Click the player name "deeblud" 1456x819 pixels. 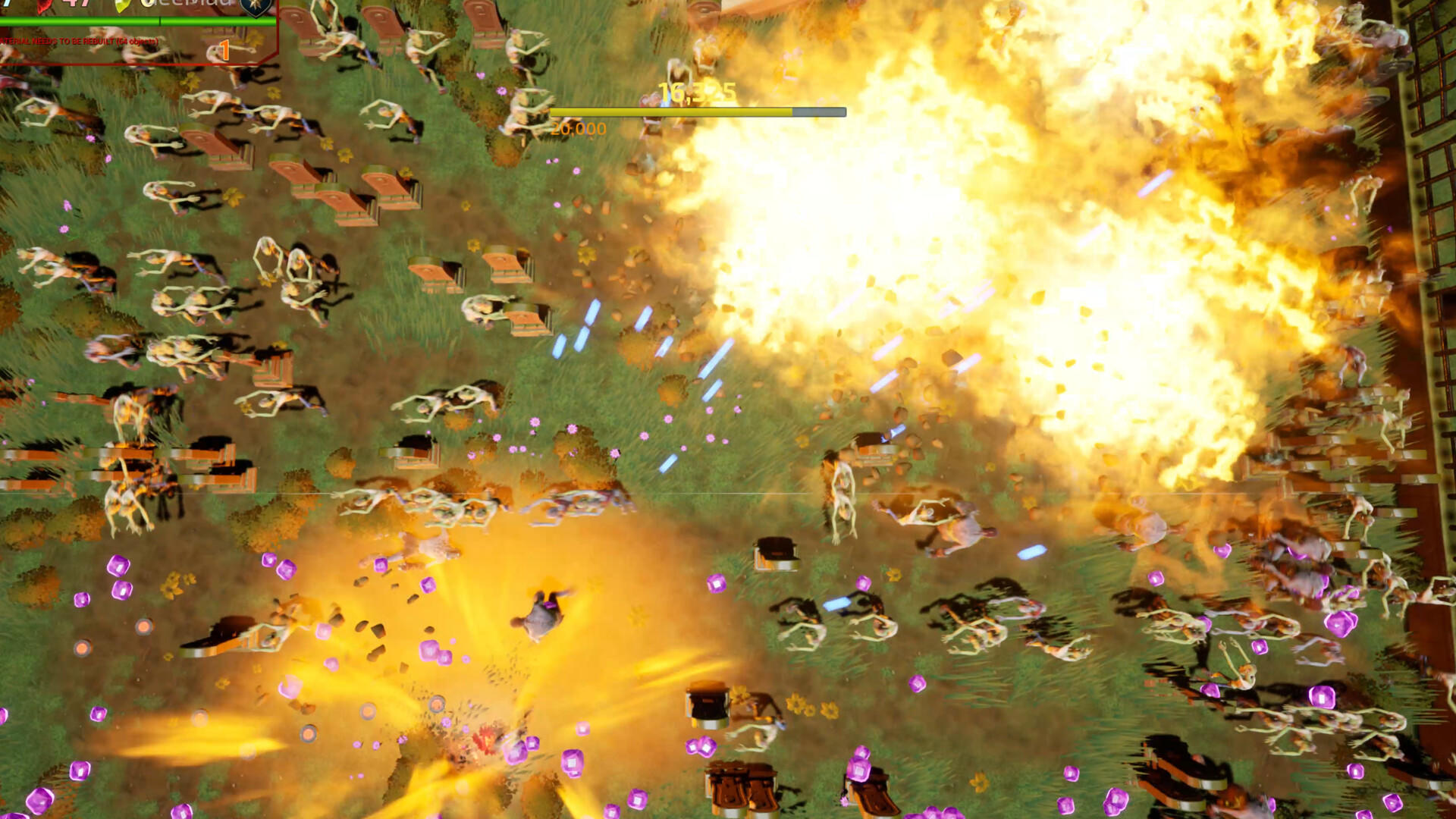[187, 4]
